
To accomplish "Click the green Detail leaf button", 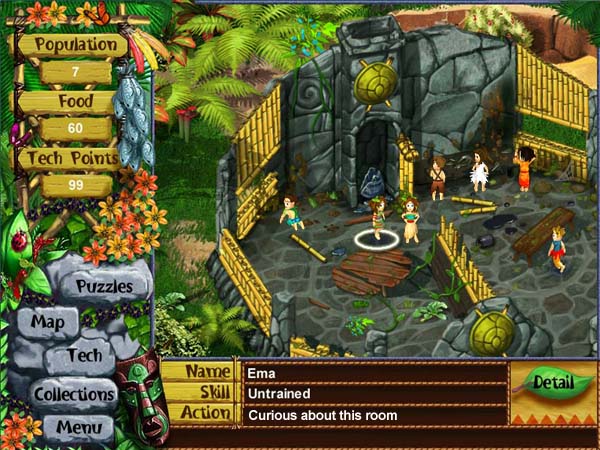I will [x=553, y=382].
